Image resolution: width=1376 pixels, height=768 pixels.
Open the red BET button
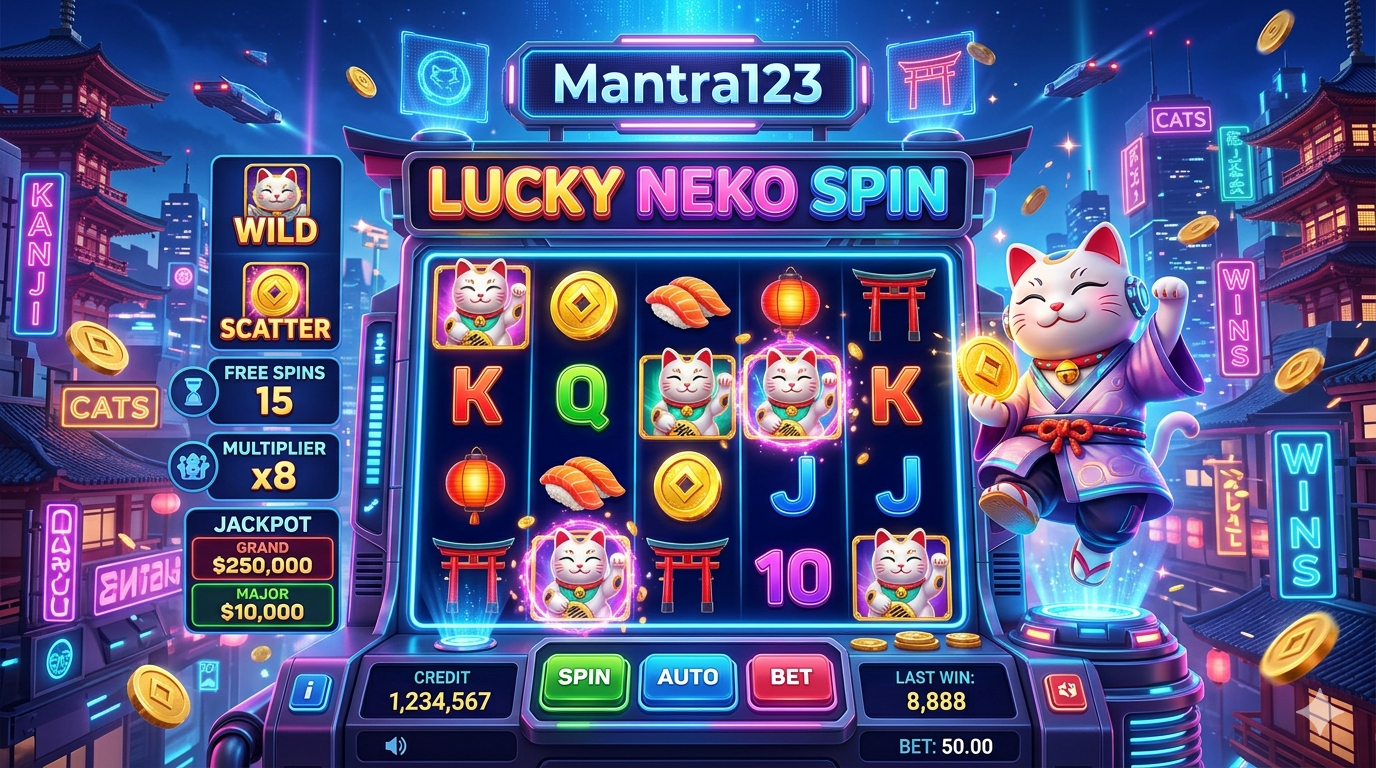(x=791, y=677)
